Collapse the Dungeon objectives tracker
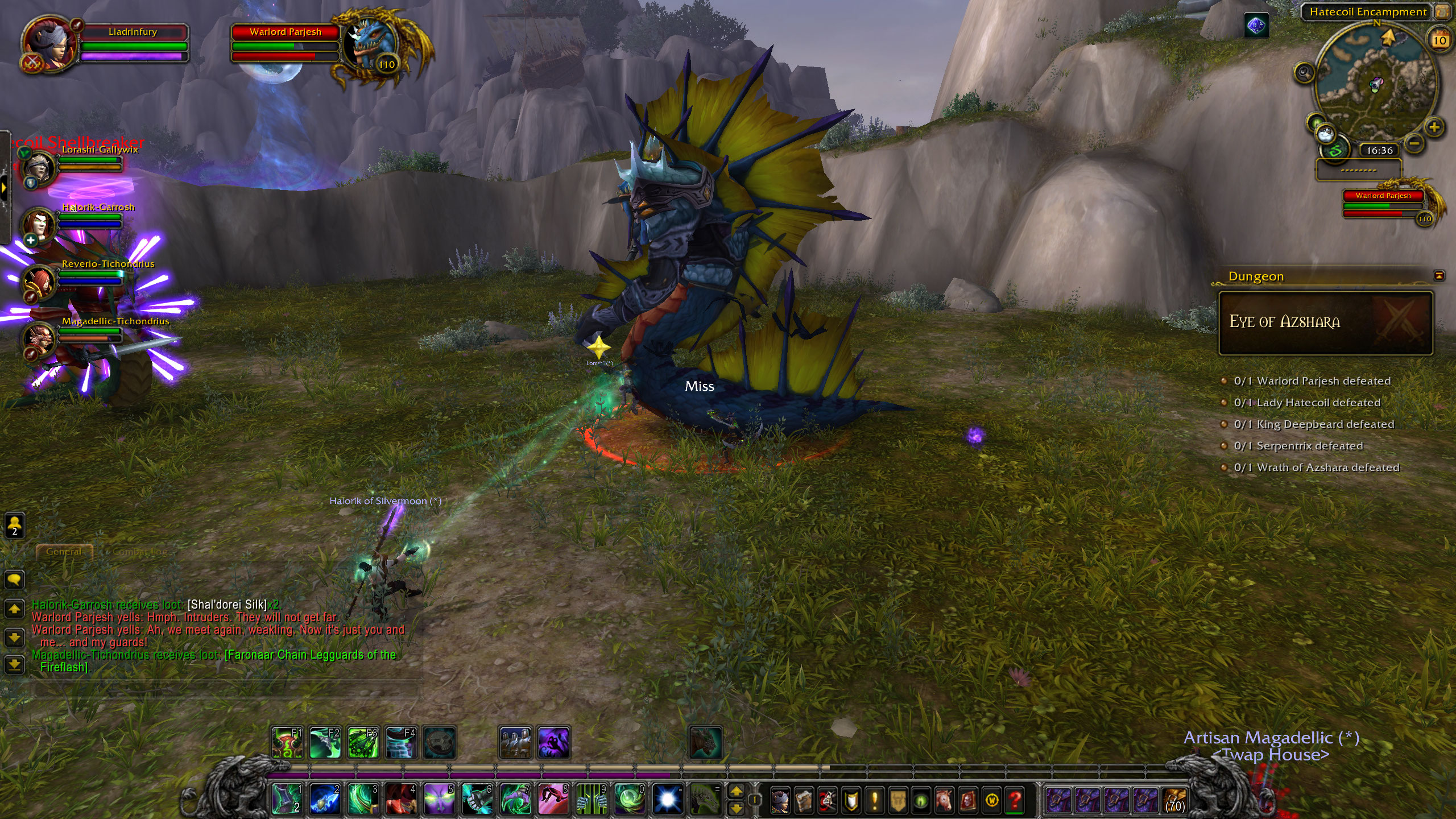This screenshot has height=819, width=1456. click(x=1439, y=276)
